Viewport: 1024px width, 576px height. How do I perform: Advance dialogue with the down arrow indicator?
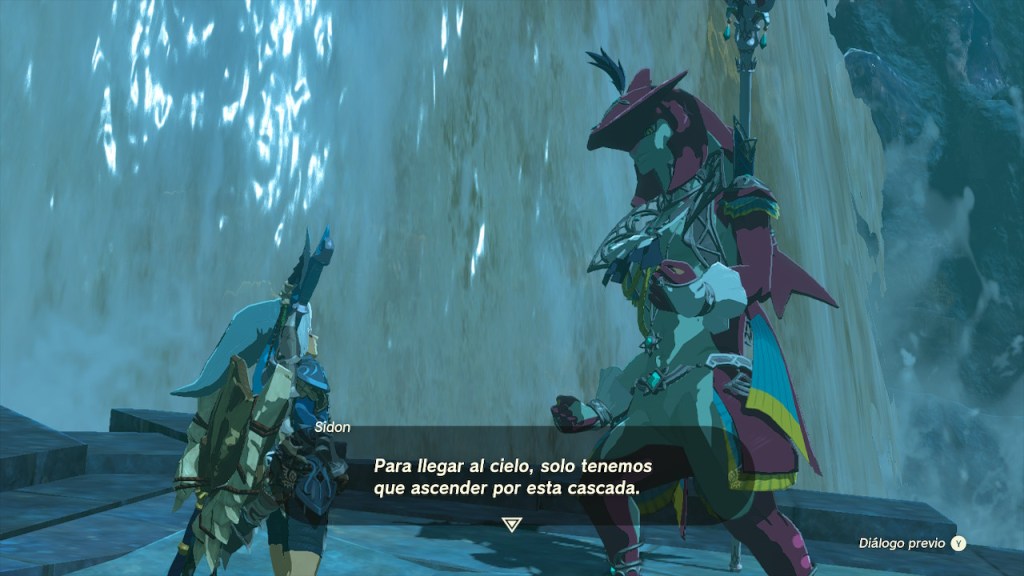coord(511,524)
